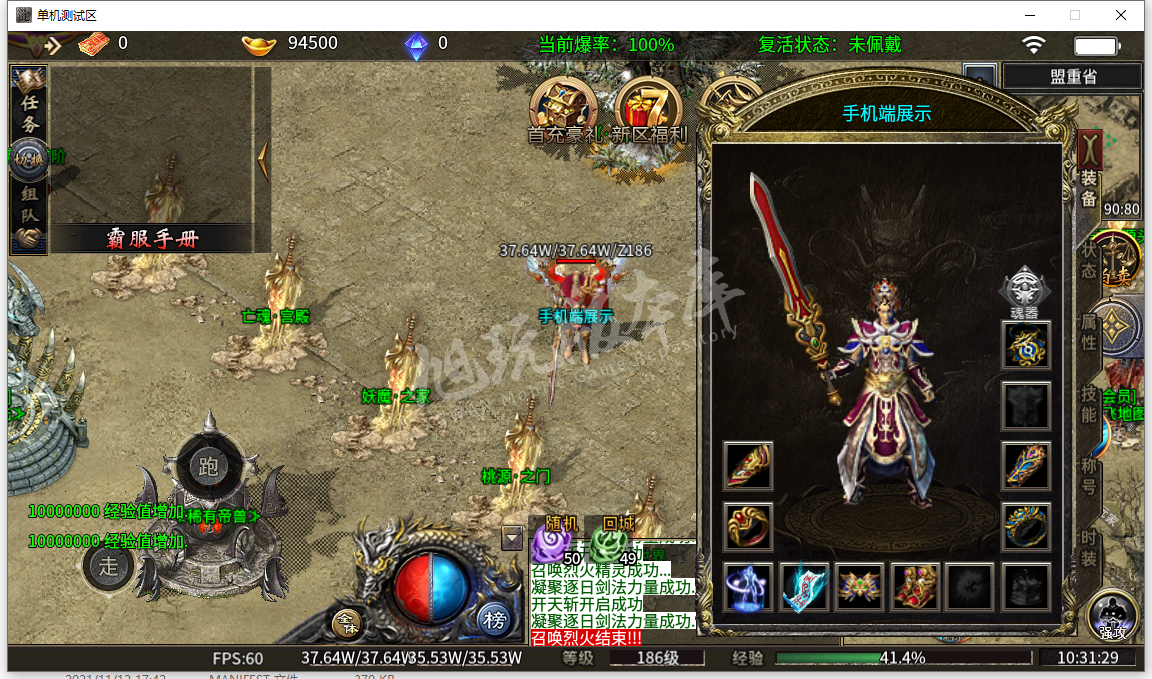The height and width of the screenshot is (679, 1152).
Task: Tap the 跑 run button
Action: (x=209, y=467)
